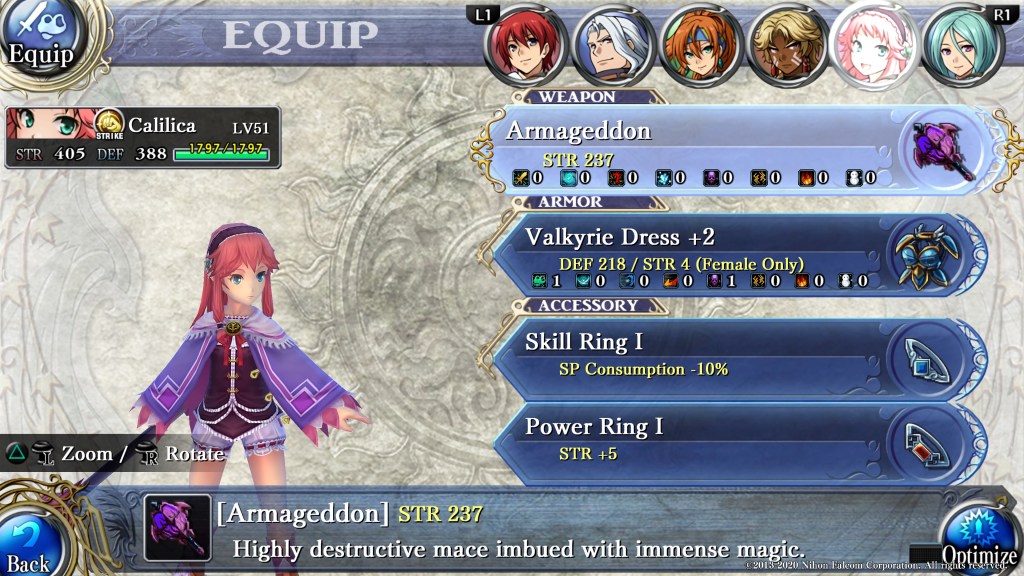Choose the orange-haired character with blue headband
Viewport: 1024px width, 576px height.
pyautogui.click(x=700, y=46)
